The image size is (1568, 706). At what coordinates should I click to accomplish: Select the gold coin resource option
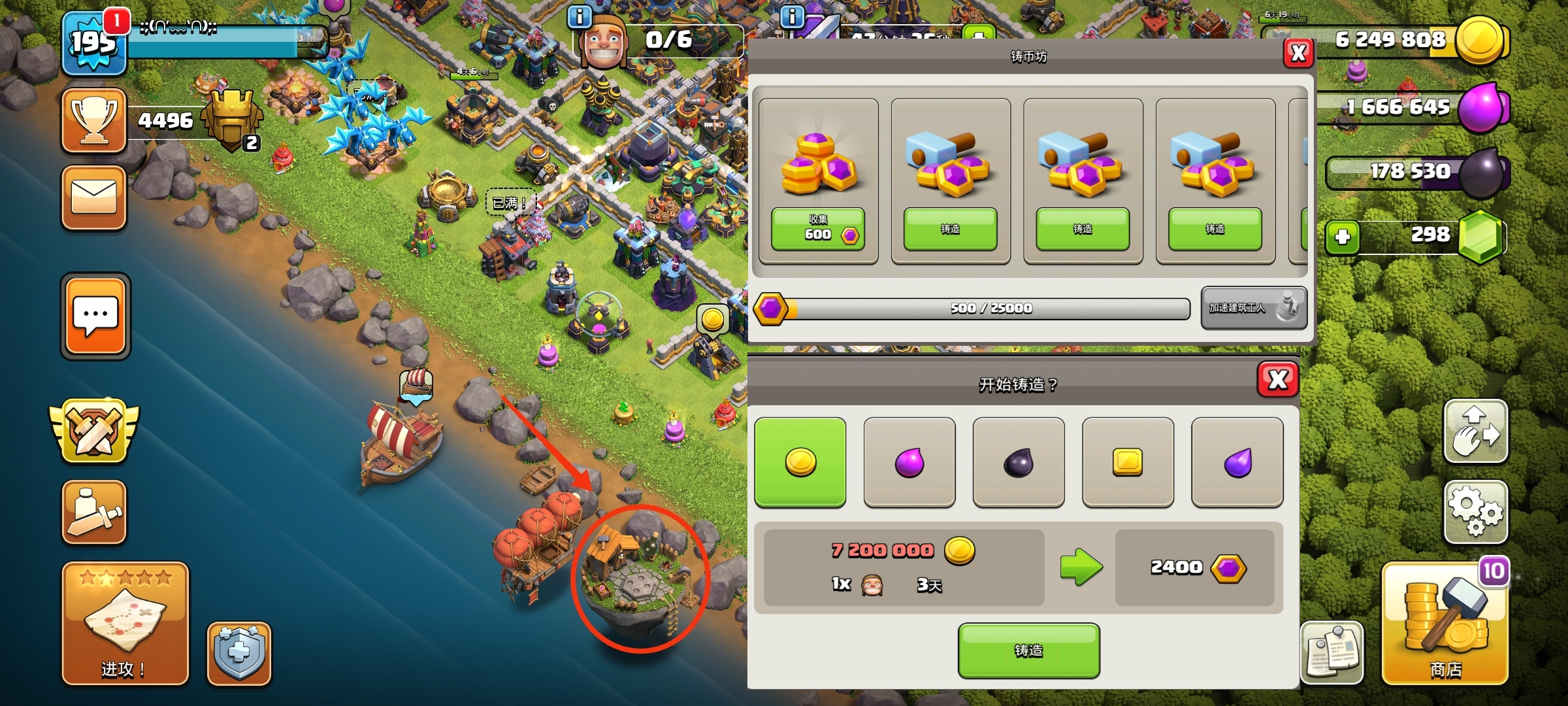800,463
